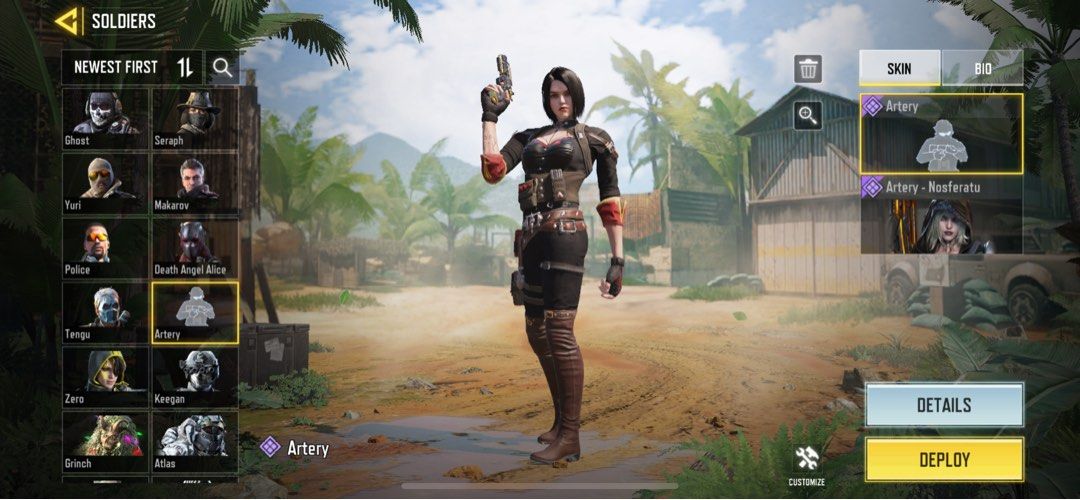Image resolution: width=1080 pixels, height=500 pixels.
Task: Deploy the Artery soldier
Action: click(x=944, y=459)
